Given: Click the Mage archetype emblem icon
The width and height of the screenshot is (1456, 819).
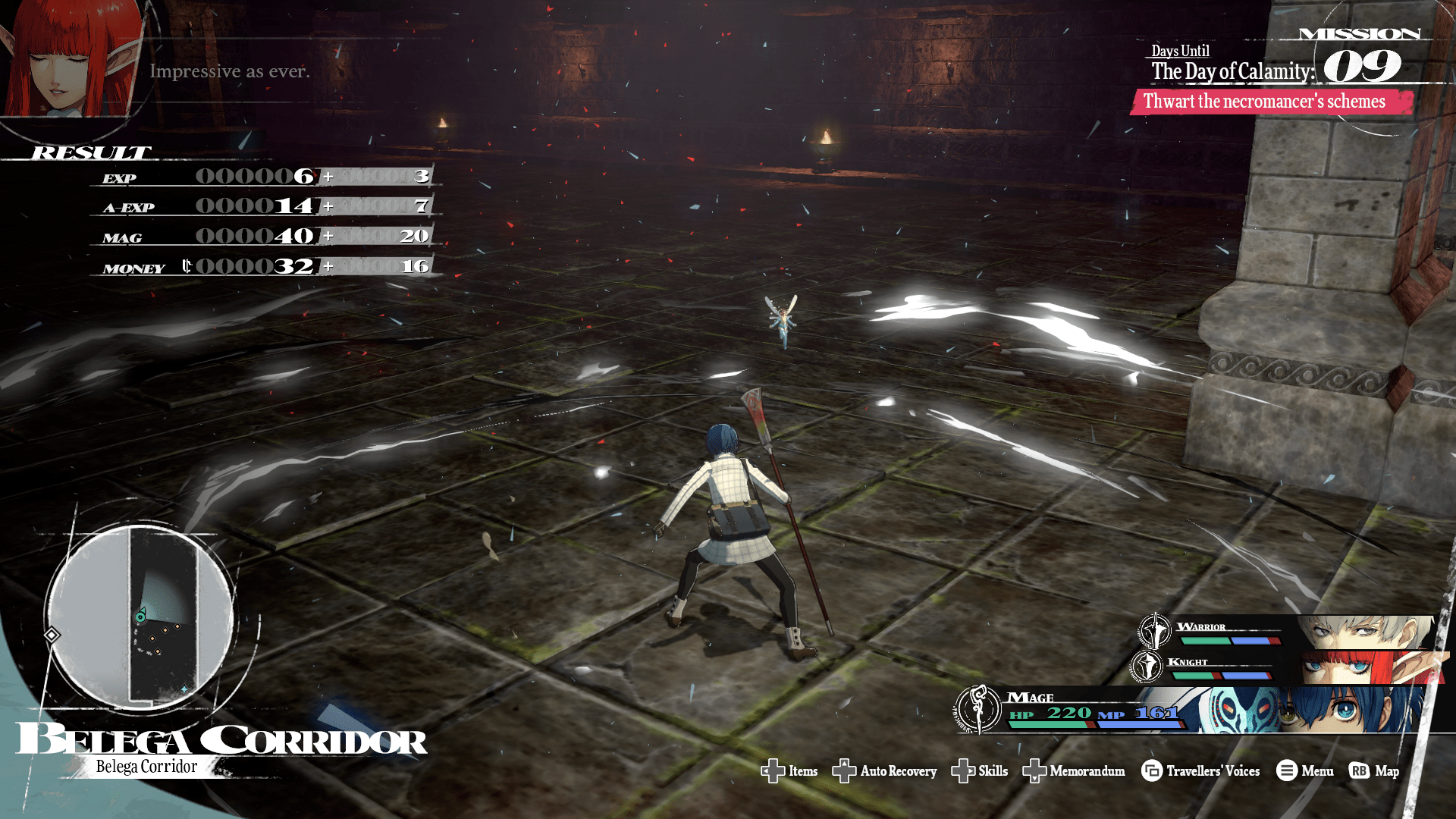Looking at the screenshot, I should click(979, 709).
